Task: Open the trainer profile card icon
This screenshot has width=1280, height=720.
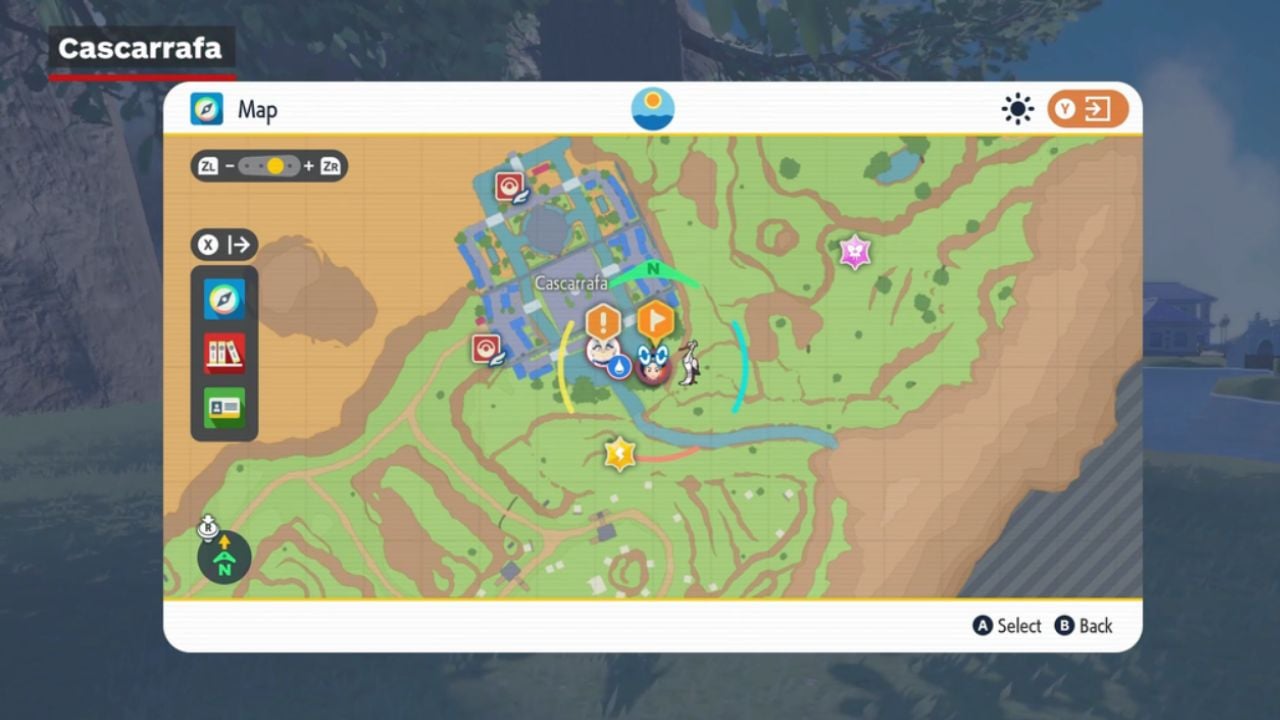Action: point(224,408)
